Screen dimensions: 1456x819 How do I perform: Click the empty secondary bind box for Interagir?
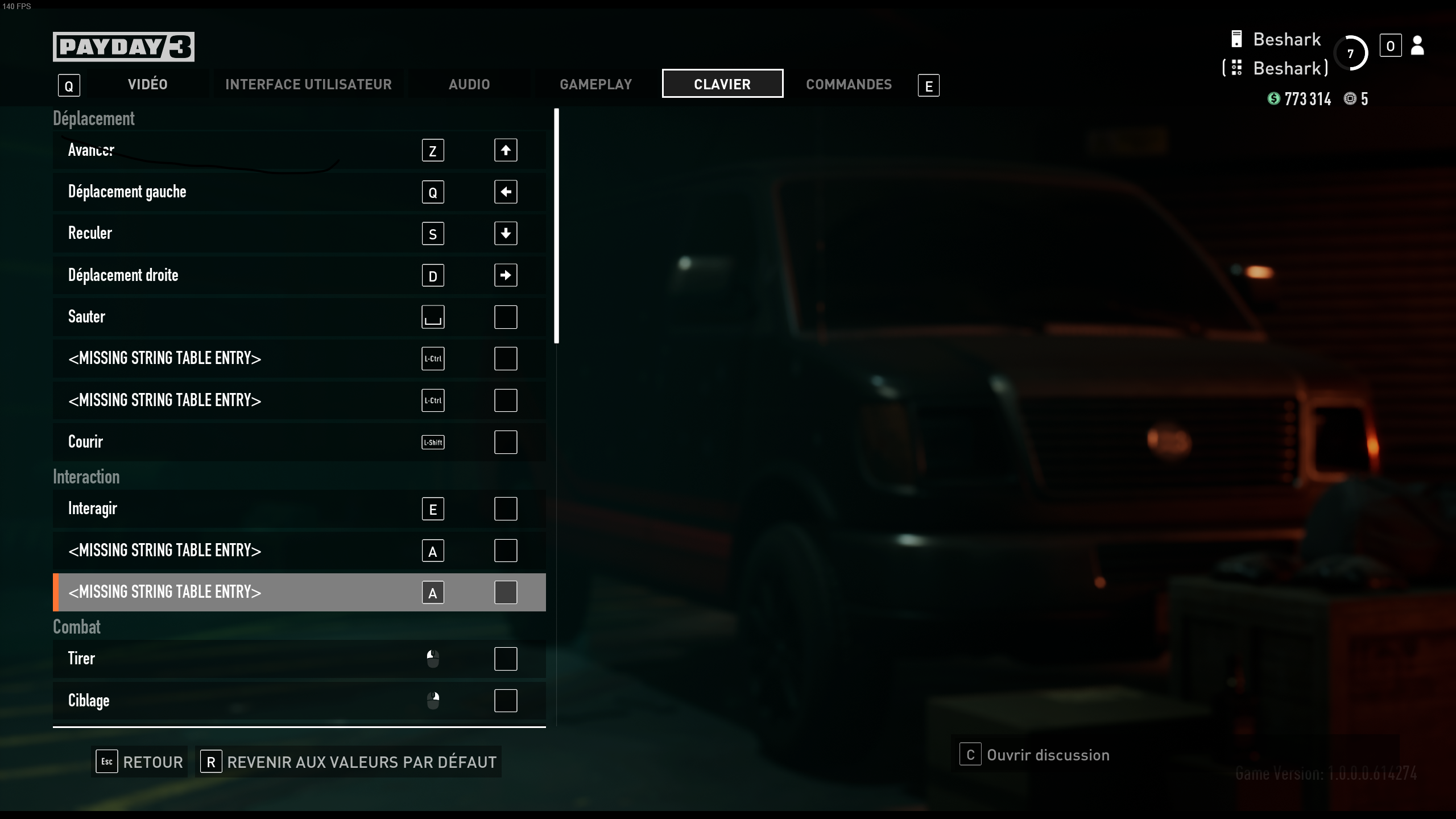point(505,508)
